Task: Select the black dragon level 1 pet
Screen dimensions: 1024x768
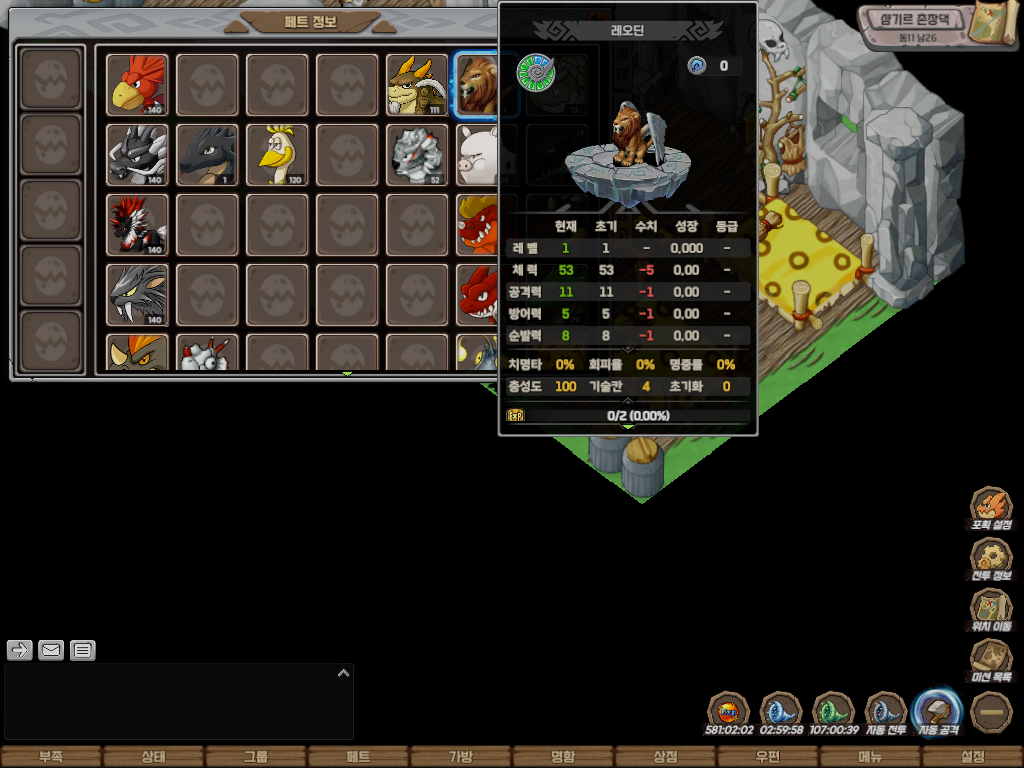Action: point(207,154)
